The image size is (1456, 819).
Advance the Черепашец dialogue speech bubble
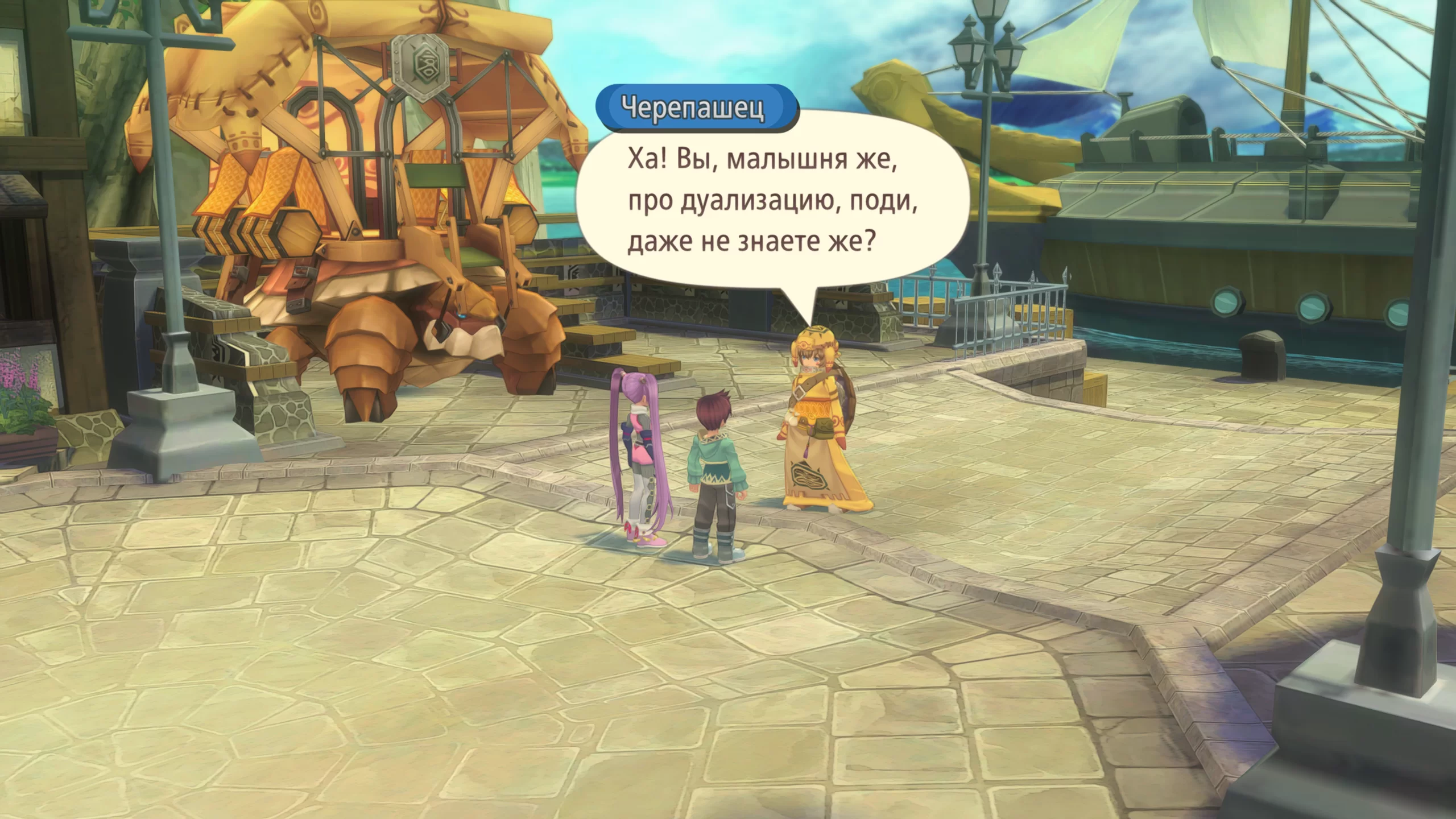(771, 202)
